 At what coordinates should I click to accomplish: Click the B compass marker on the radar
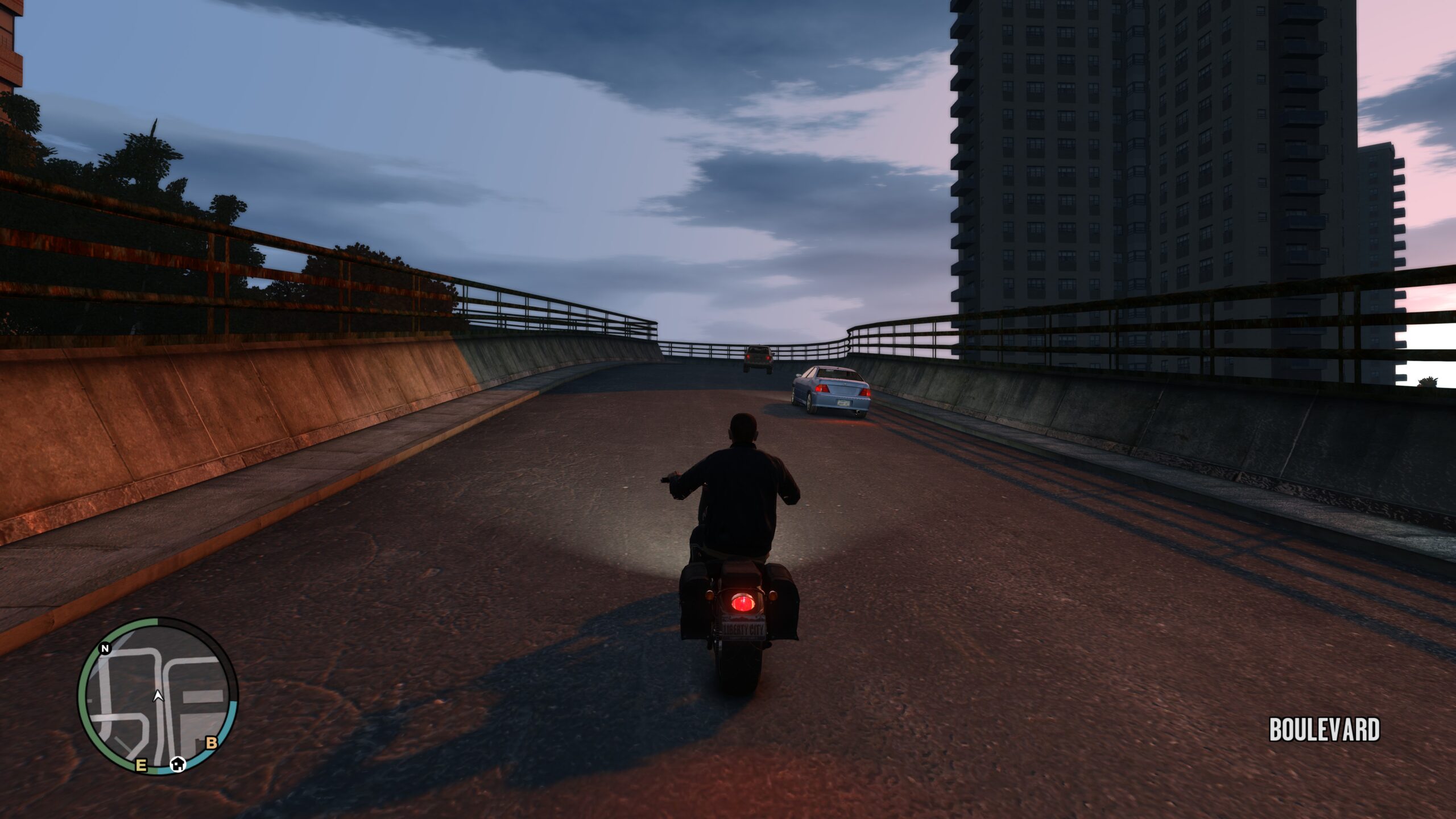212,743
